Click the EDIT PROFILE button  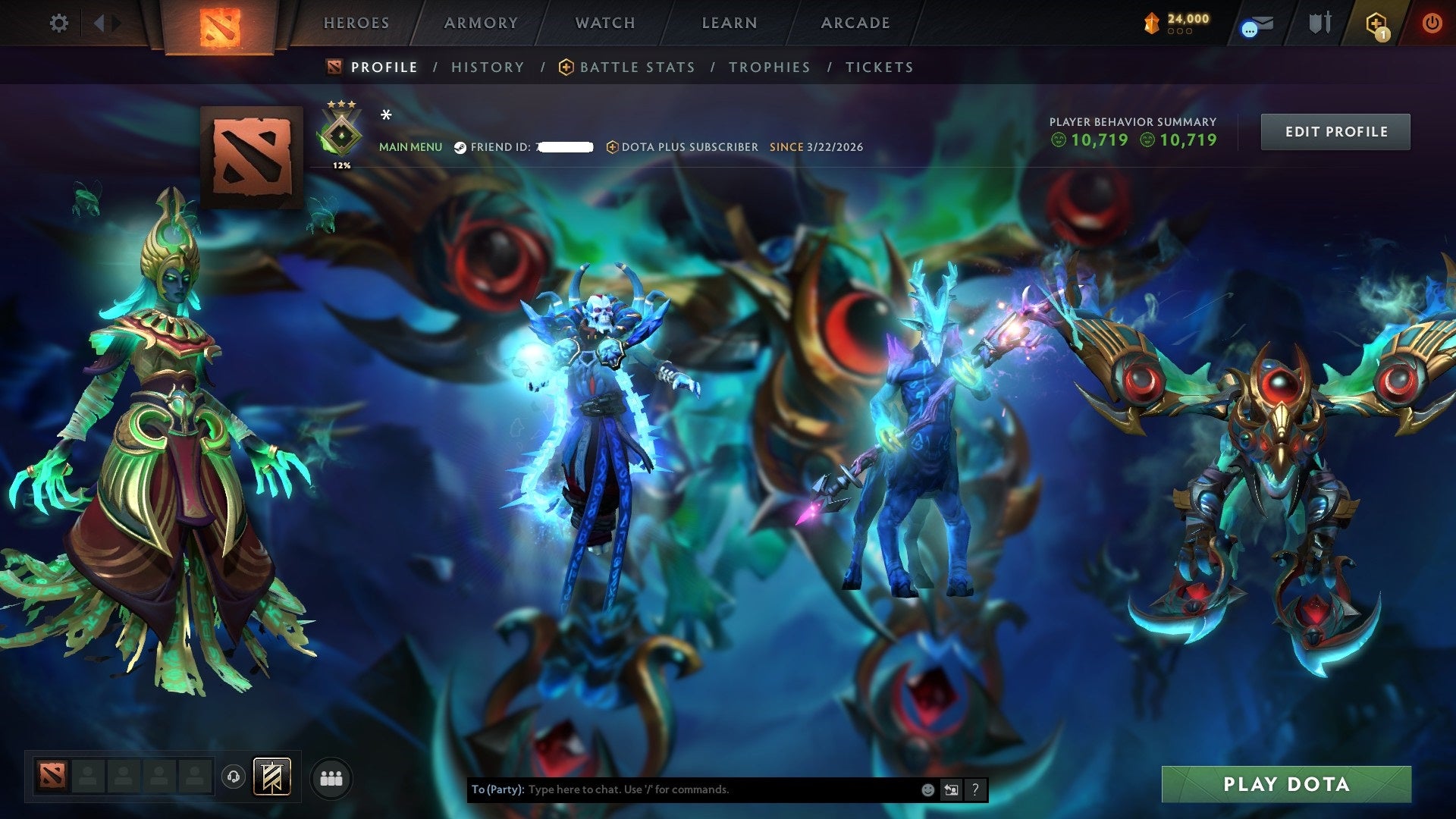click(x=1335, y=131)
